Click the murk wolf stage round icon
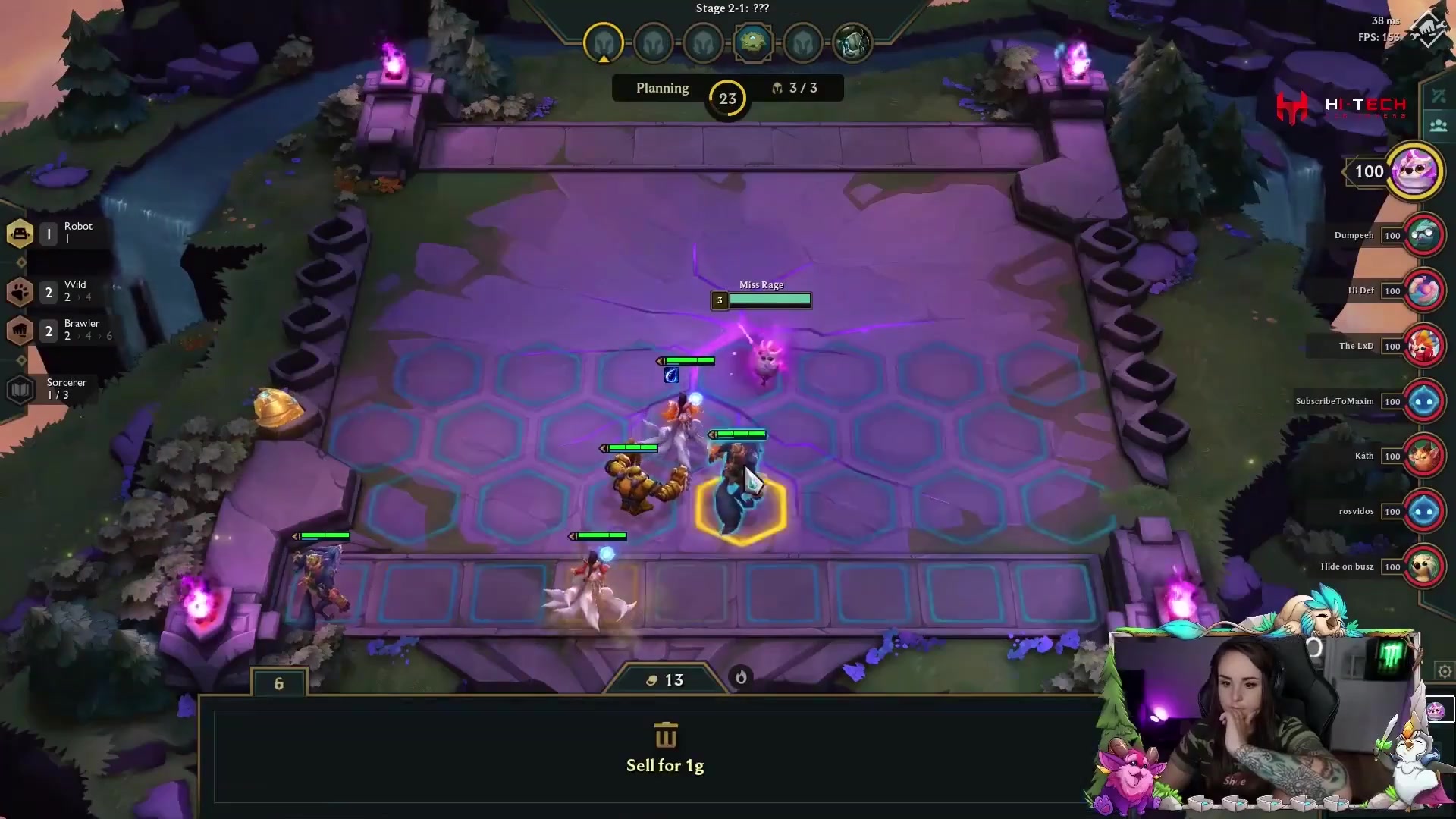Image resolution: width=1456 pixels, height=819 pixels. coord(852,42)
